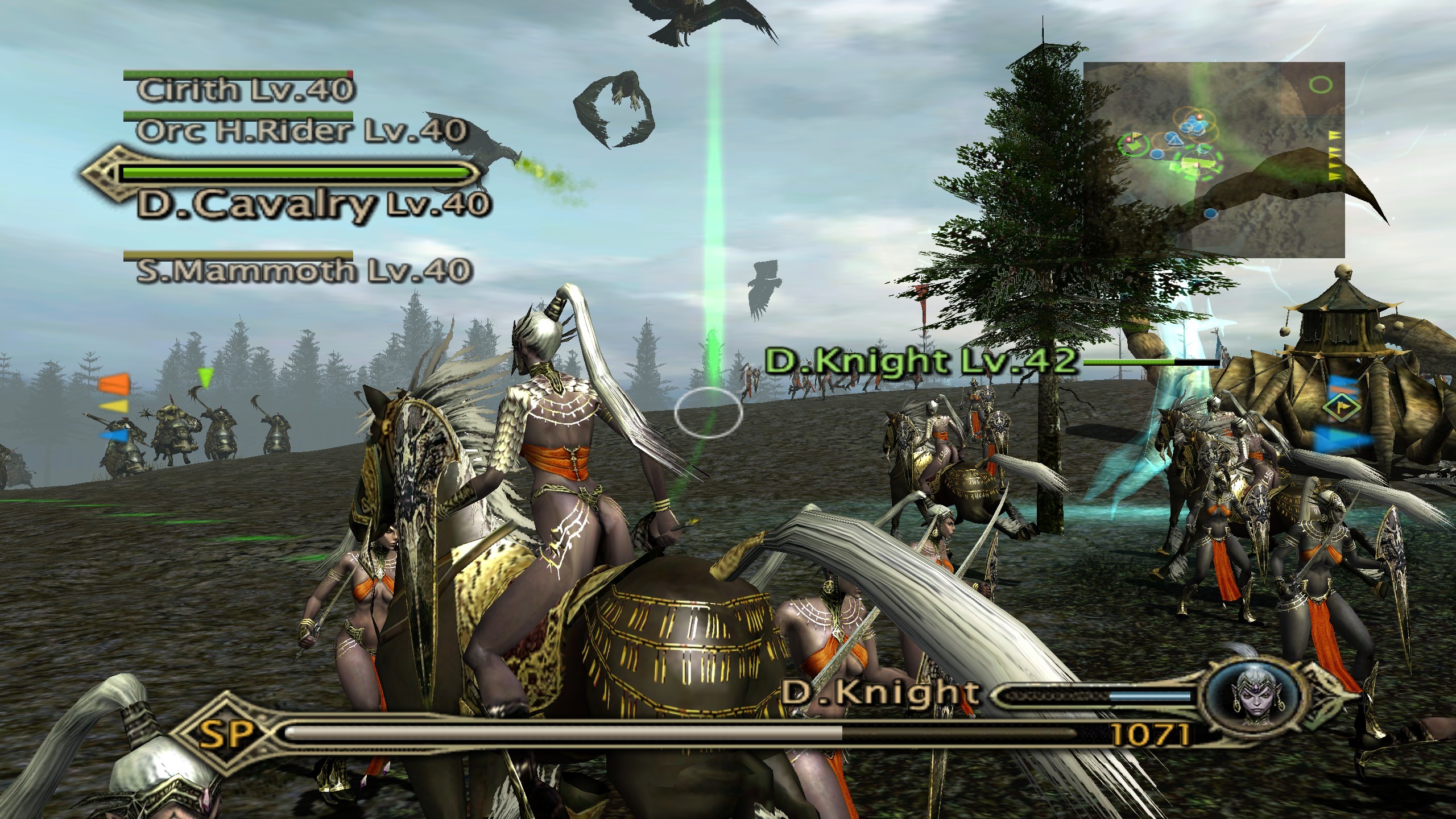1456x819 pixels.
Task: Click a red cross troop marker on the minimap
Action: click(1198, 116)
